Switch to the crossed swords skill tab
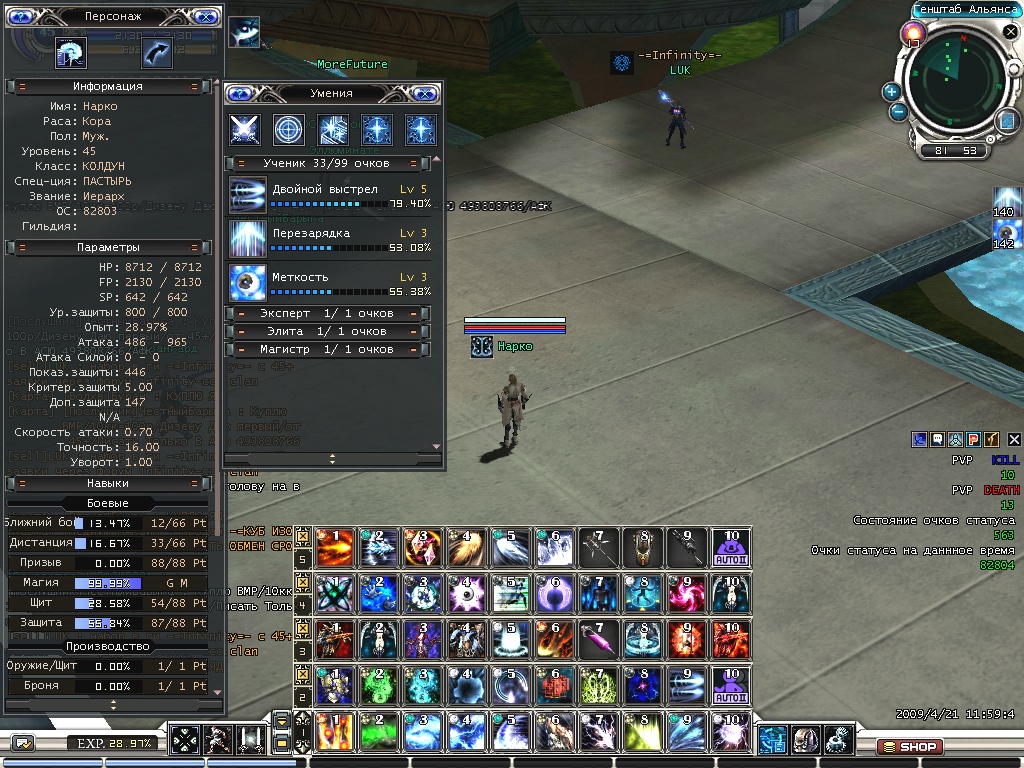The image size is (1024, 768). [x=245, y=130]
